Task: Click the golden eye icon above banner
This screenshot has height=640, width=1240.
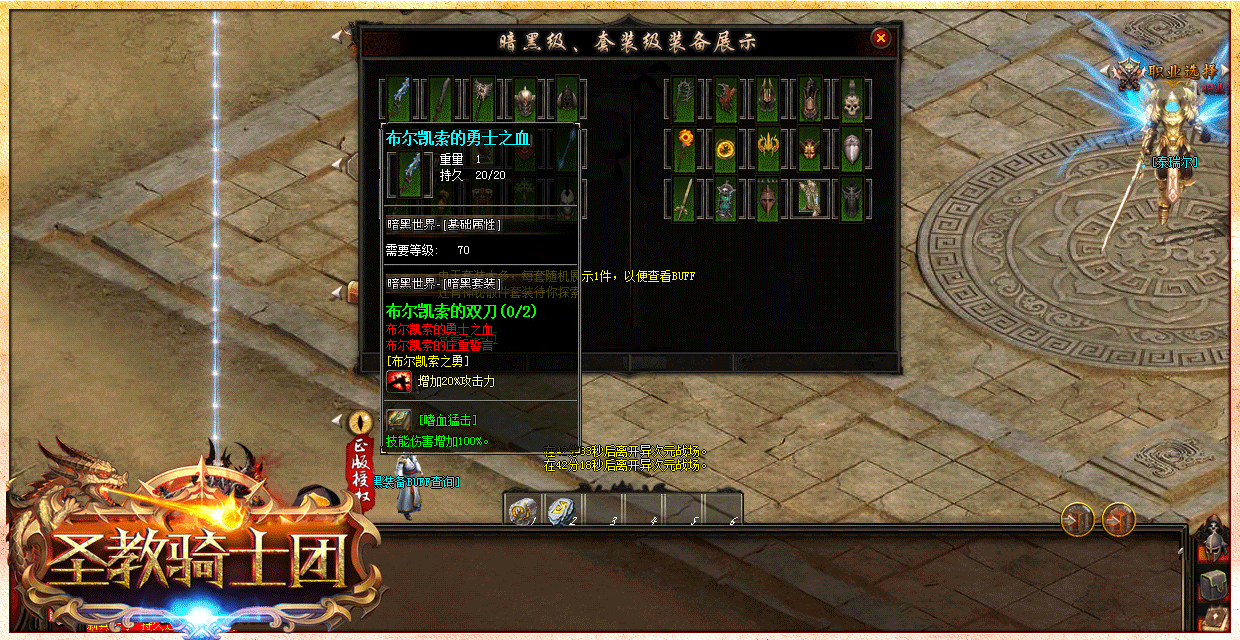Action: [360, 422]
